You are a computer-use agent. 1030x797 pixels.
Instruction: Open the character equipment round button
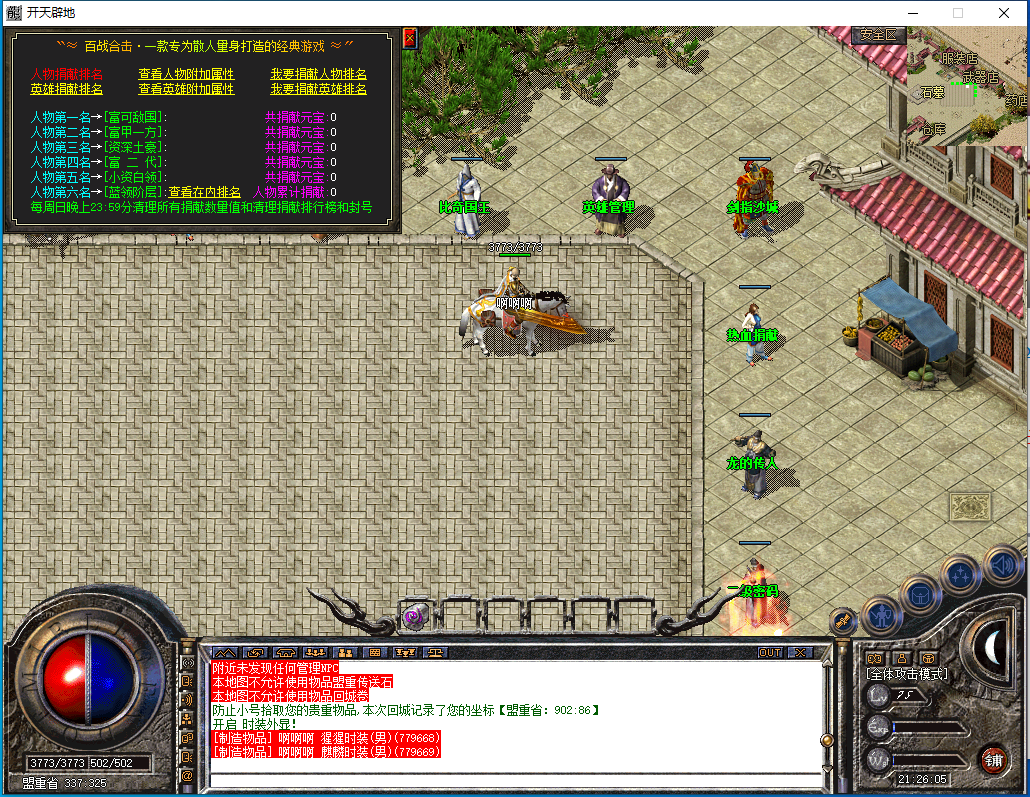(x=881, y=614)
